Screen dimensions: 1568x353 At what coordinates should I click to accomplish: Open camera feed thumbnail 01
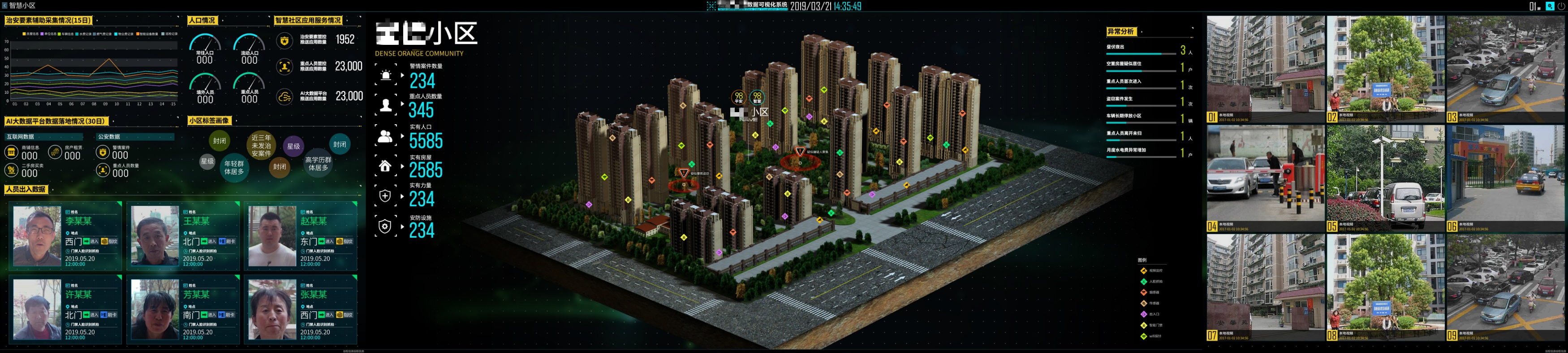coord(1265,69)
